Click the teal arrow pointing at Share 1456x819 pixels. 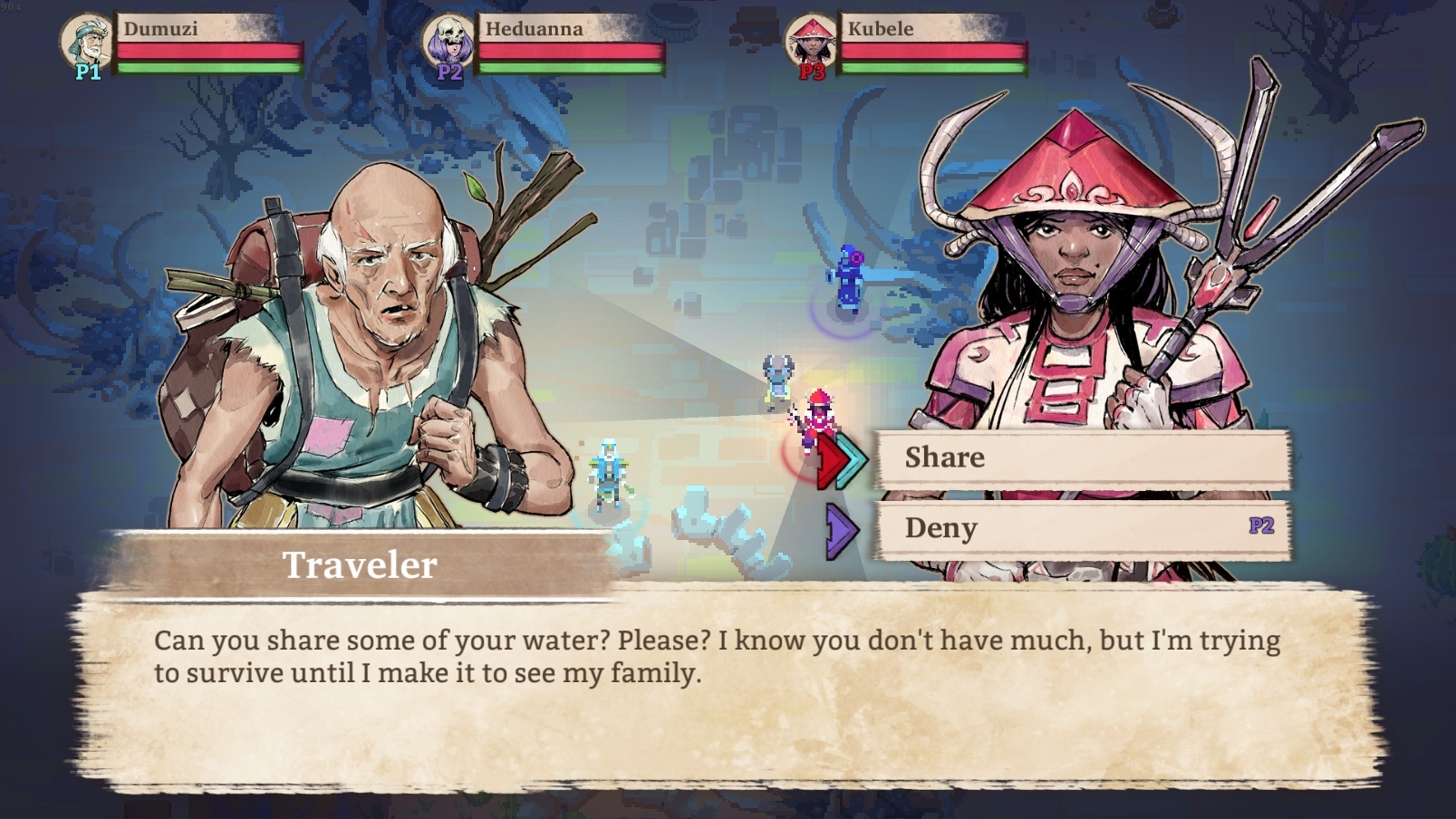click(x=850, y=458)
